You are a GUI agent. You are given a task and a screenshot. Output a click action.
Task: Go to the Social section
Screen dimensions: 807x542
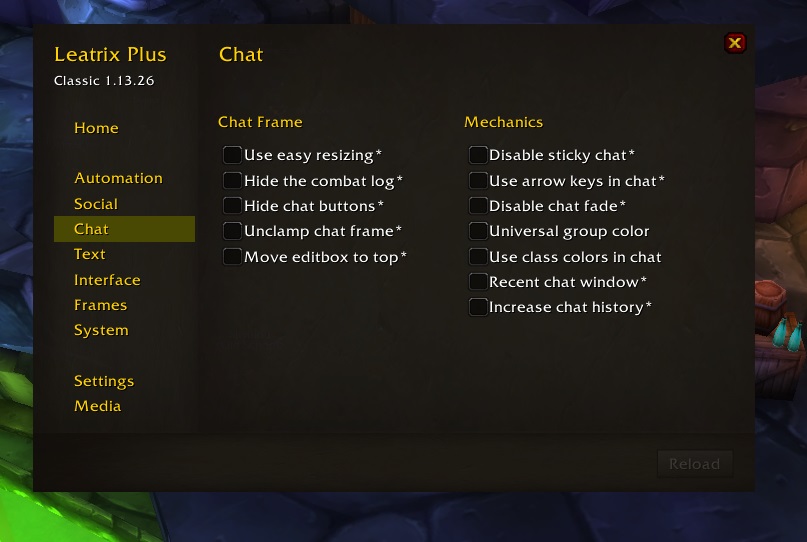[x=96, y=204]
